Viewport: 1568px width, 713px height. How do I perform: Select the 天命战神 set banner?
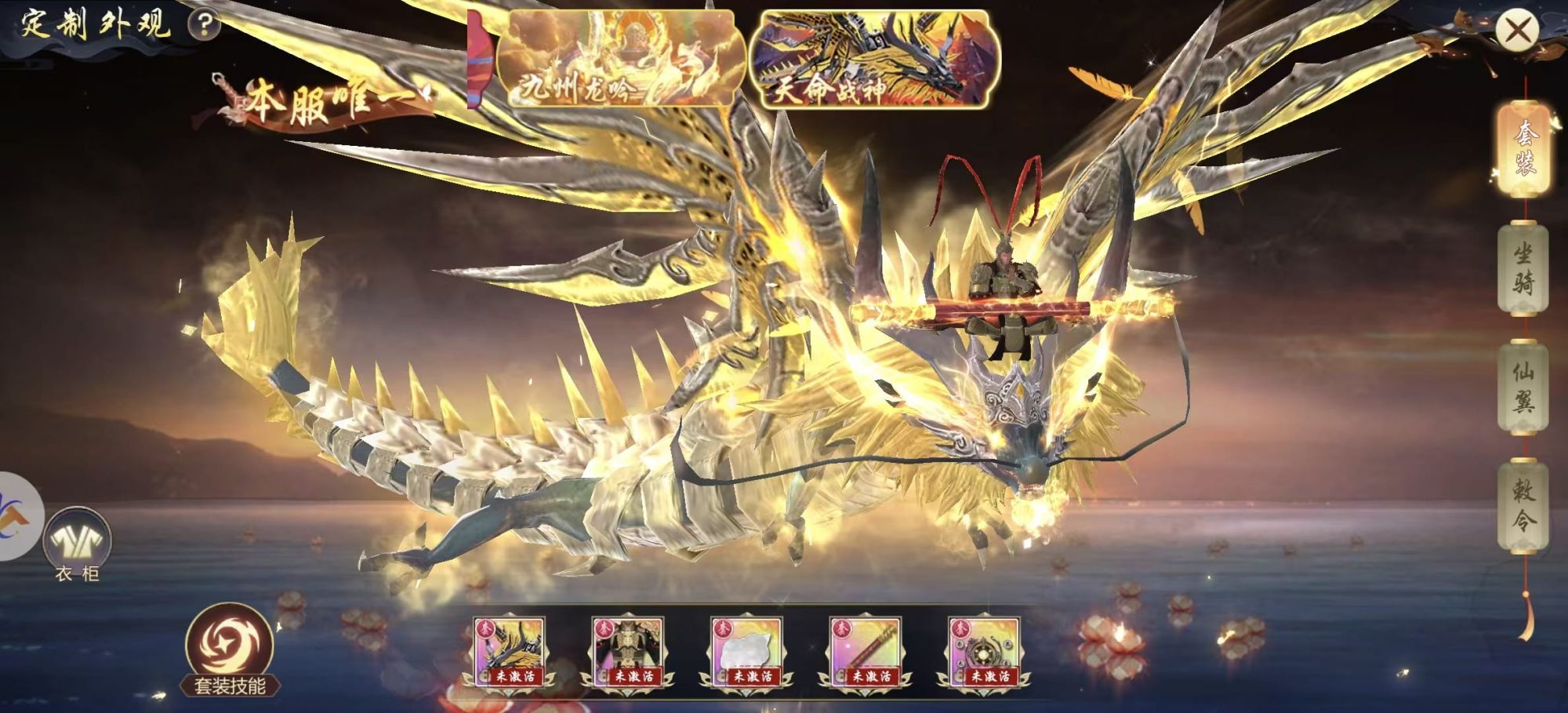click(x=873, y=60)
